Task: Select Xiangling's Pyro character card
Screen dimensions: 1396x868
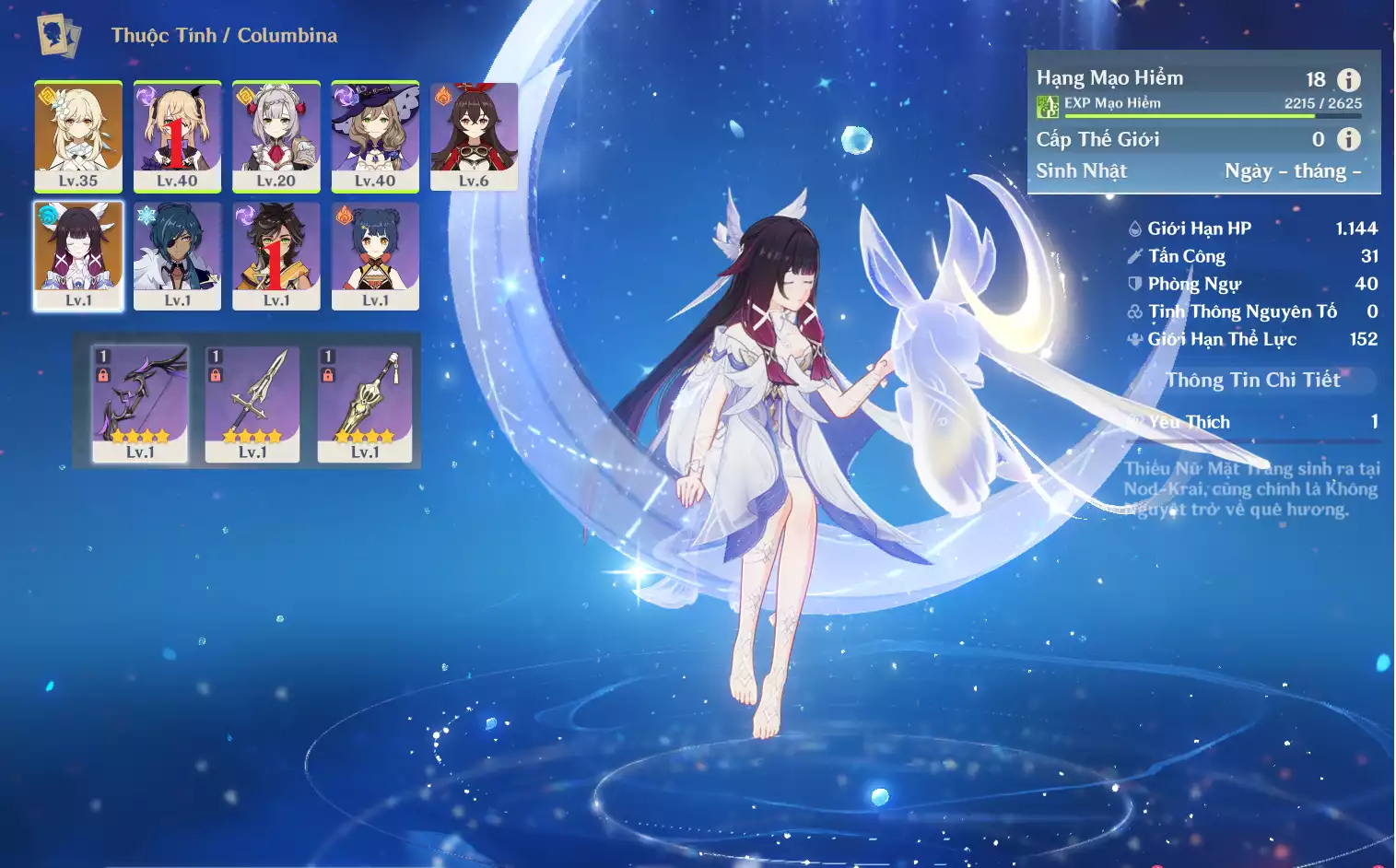Action: click(375, 255)
